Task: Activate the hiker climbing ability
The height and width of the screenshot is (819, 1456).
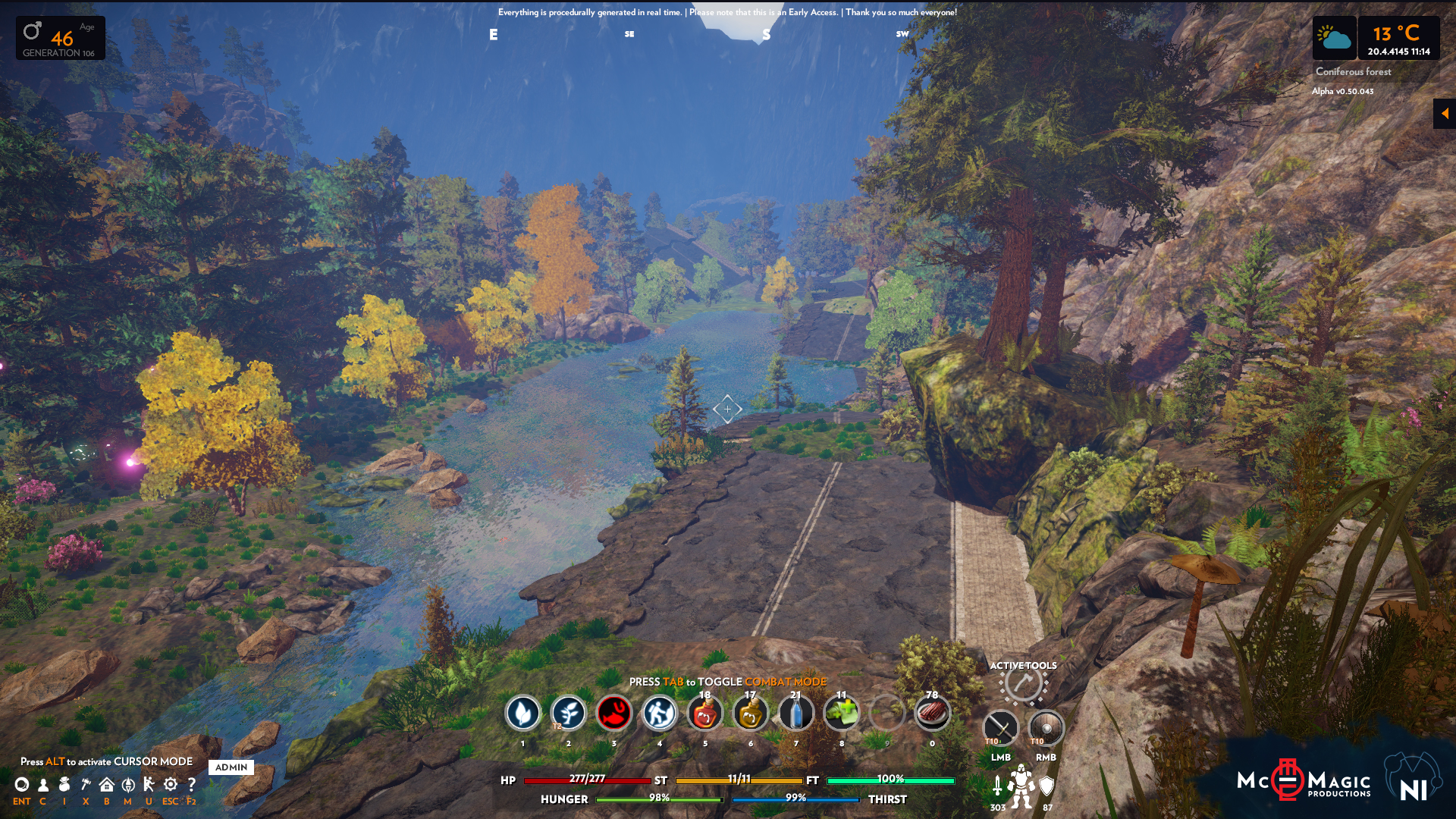Action: coord(659,714)
